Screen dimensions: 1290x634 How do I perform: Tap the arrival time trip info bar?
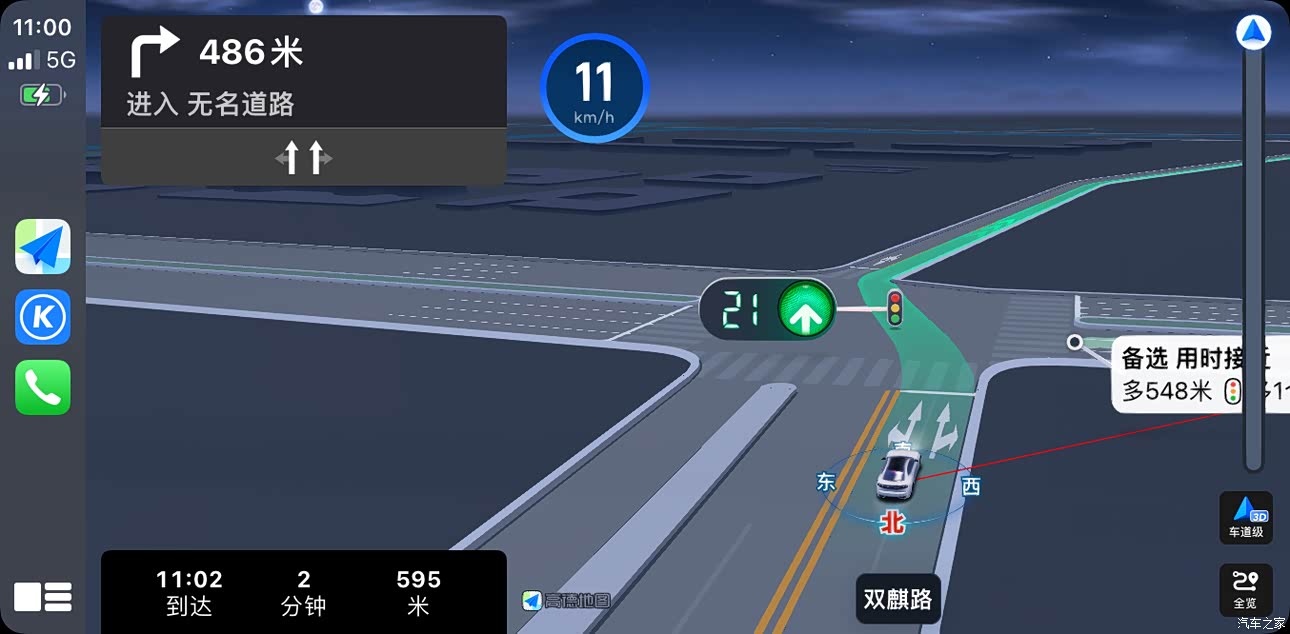(x=303, y=591)
